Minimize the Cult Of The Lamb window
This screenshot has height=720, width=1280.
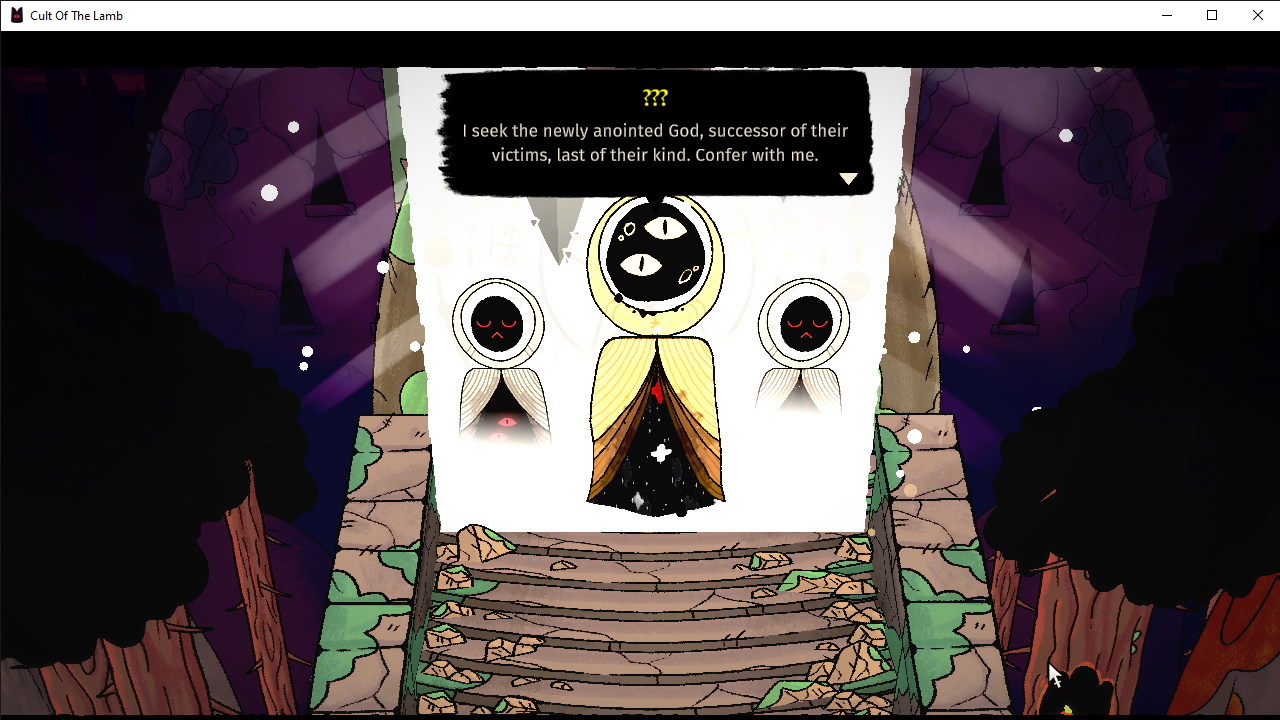pos(1166,15)
